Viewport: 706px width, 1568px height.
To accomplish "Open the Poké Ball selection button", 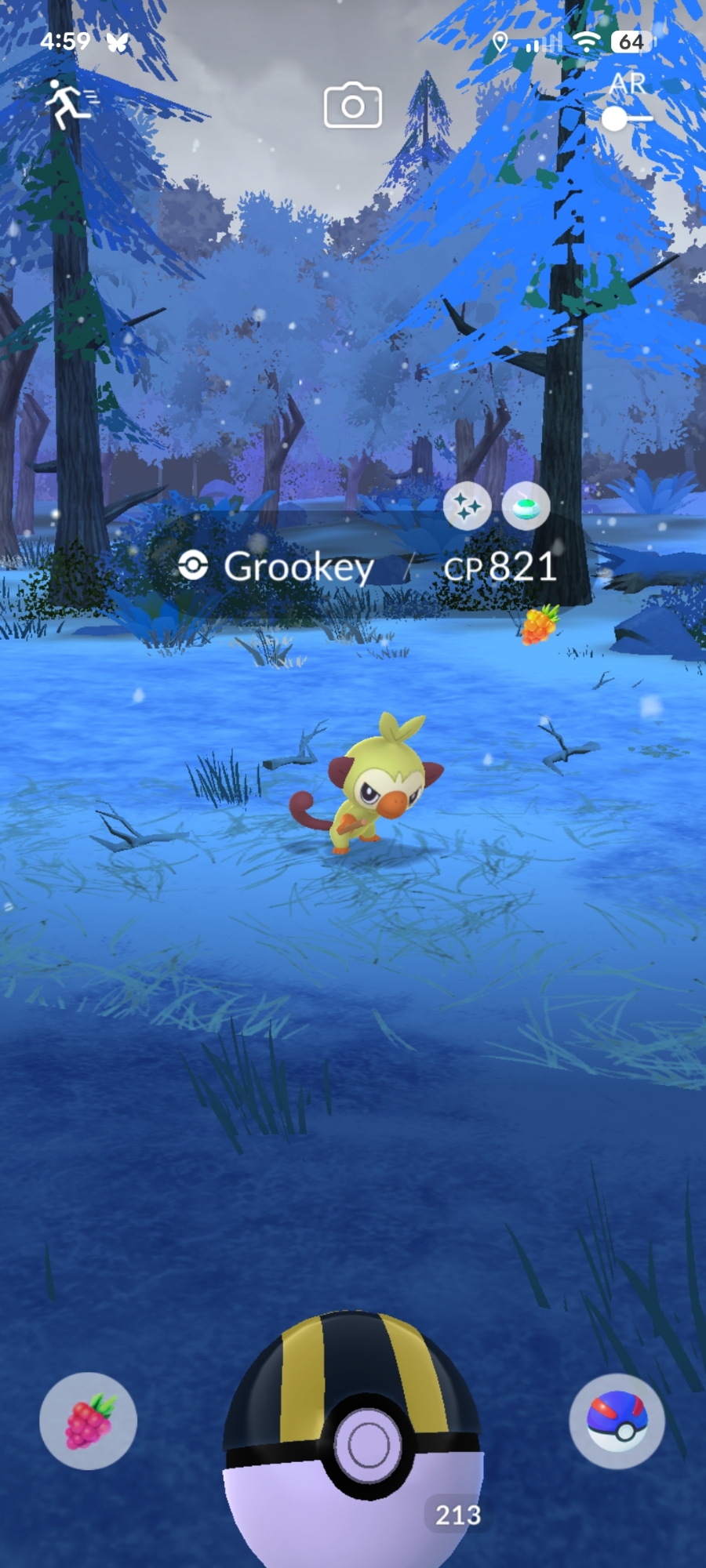I will pos(617,1421).
